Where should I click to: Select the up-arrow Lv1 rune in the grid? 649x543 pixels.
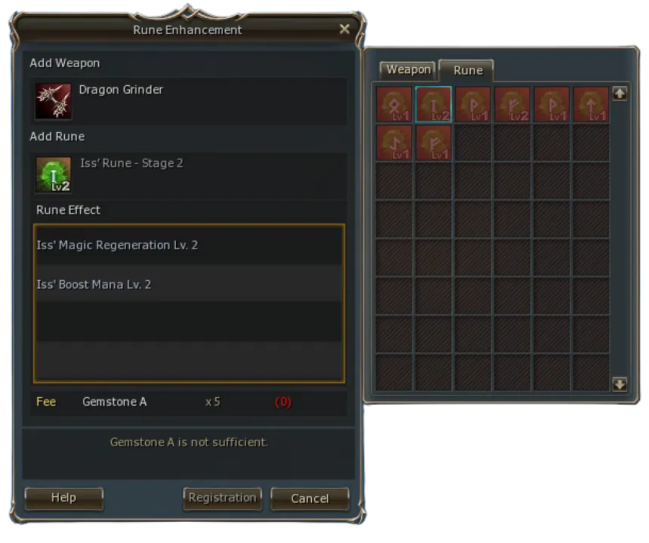pyautogui.click(x=591, y=104)
